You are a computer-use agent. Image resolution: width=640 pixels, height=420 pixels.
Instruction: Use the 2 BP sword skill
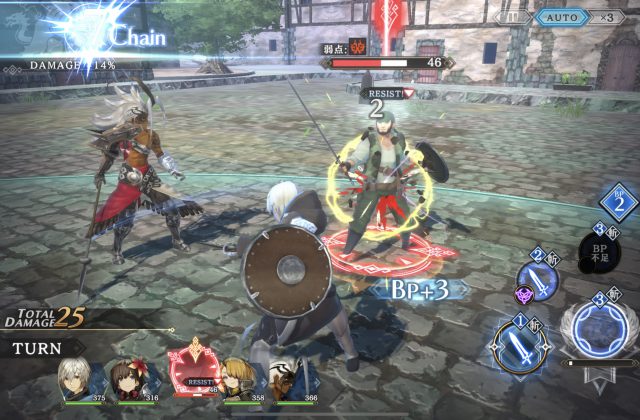[x=538, y=281]
